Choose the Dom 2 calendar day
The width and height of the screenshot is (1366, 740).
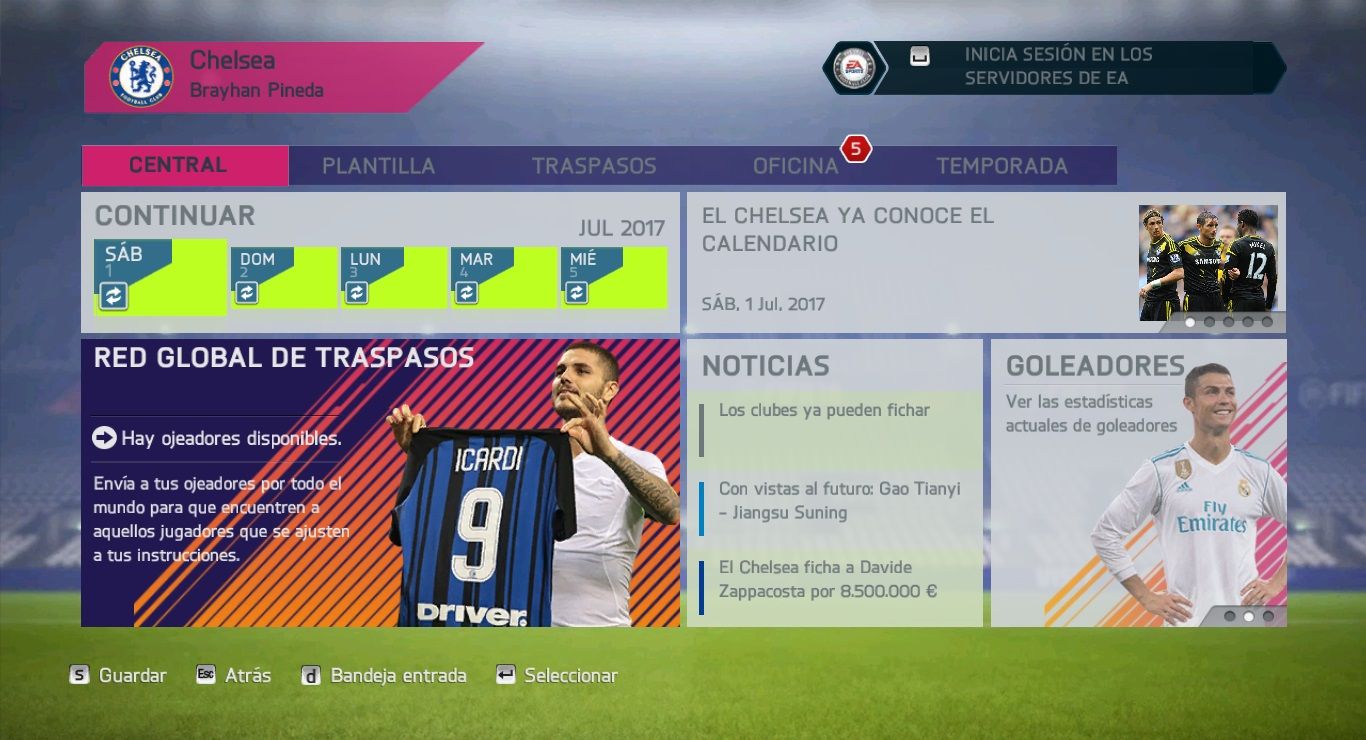pos(284,277)
